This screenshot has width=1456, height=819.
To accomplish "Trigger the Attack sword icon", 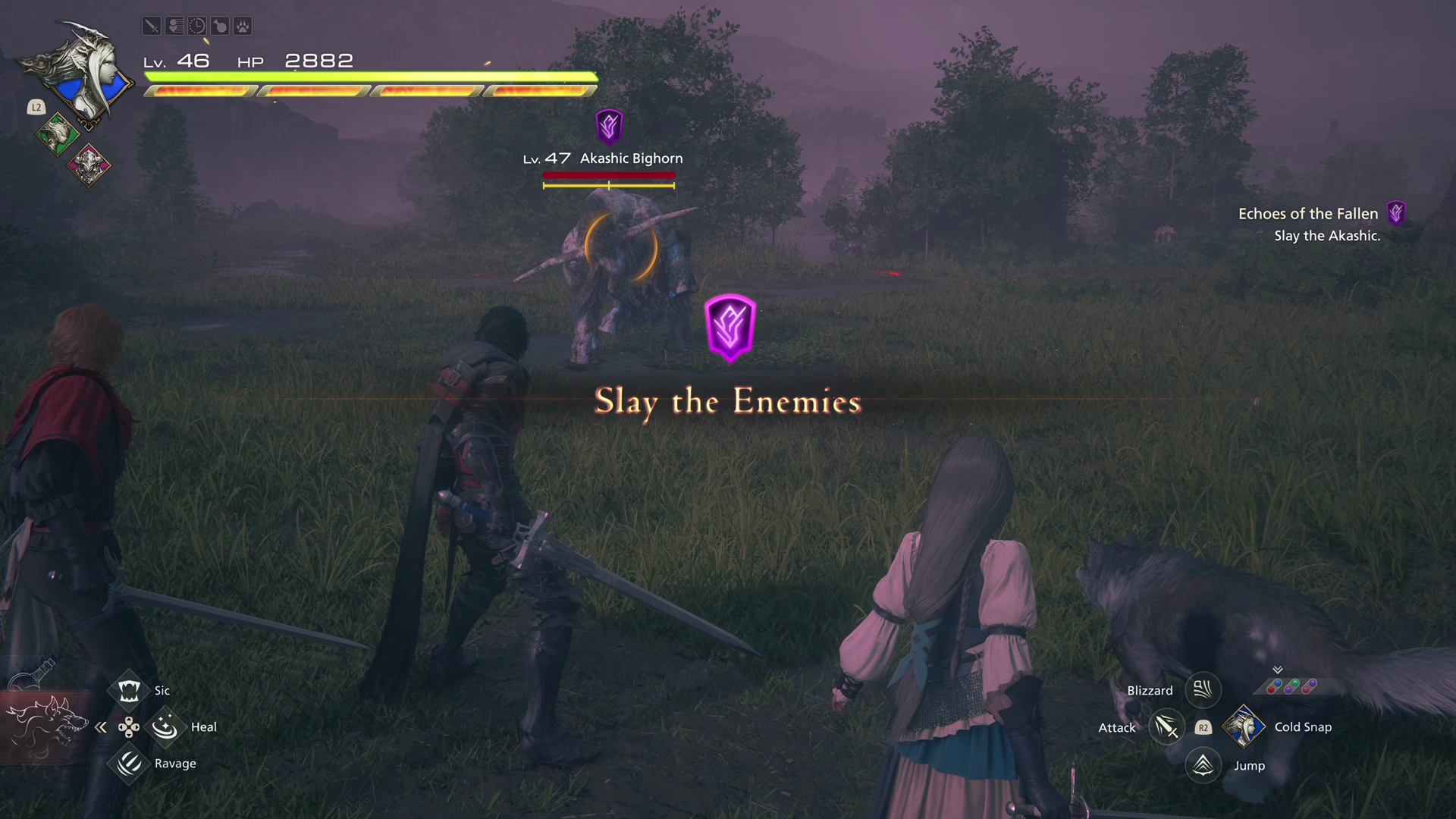I will 1166,727.
